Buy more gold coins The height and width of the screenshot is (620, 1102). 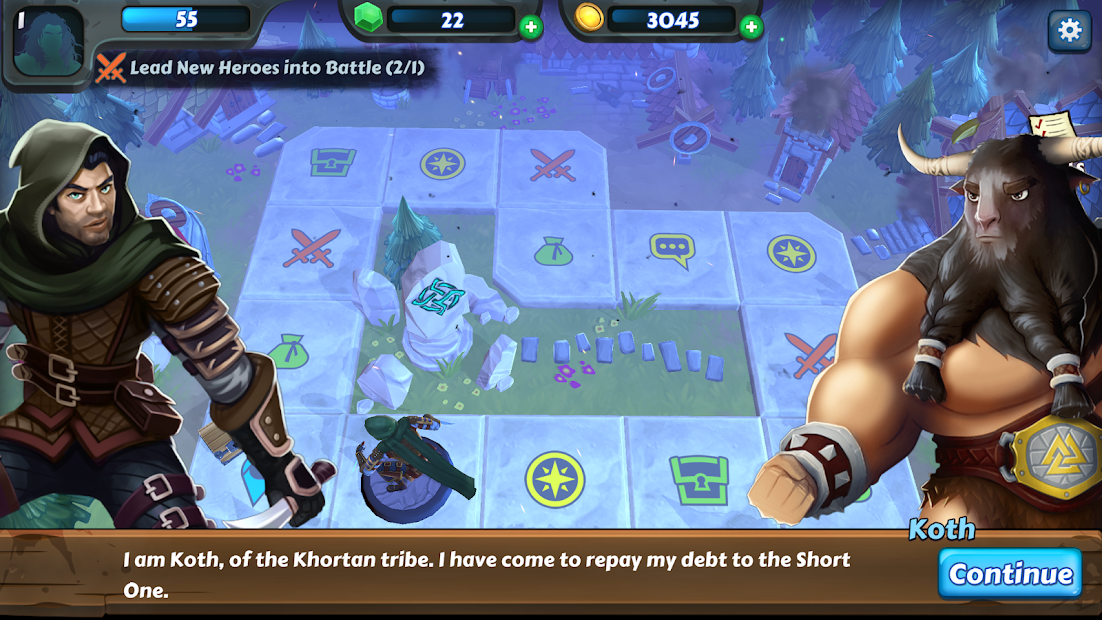coord(751,27)
